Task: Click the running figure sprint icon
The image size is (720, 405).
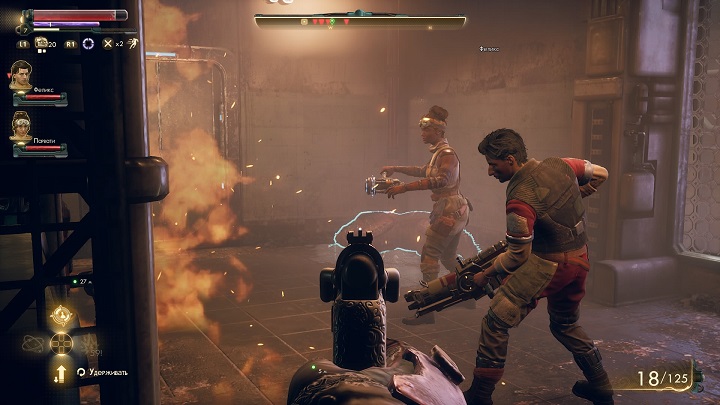Action: tap(132, 44)
